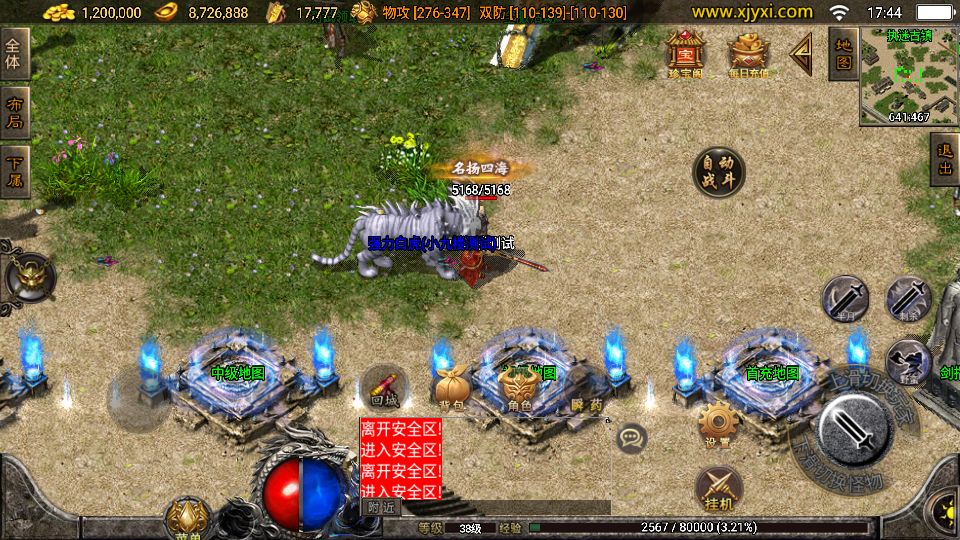The width and height of the screenshot is (960, 540).
Task: Choose the 下属 tab
Action: tap(14, 172)
